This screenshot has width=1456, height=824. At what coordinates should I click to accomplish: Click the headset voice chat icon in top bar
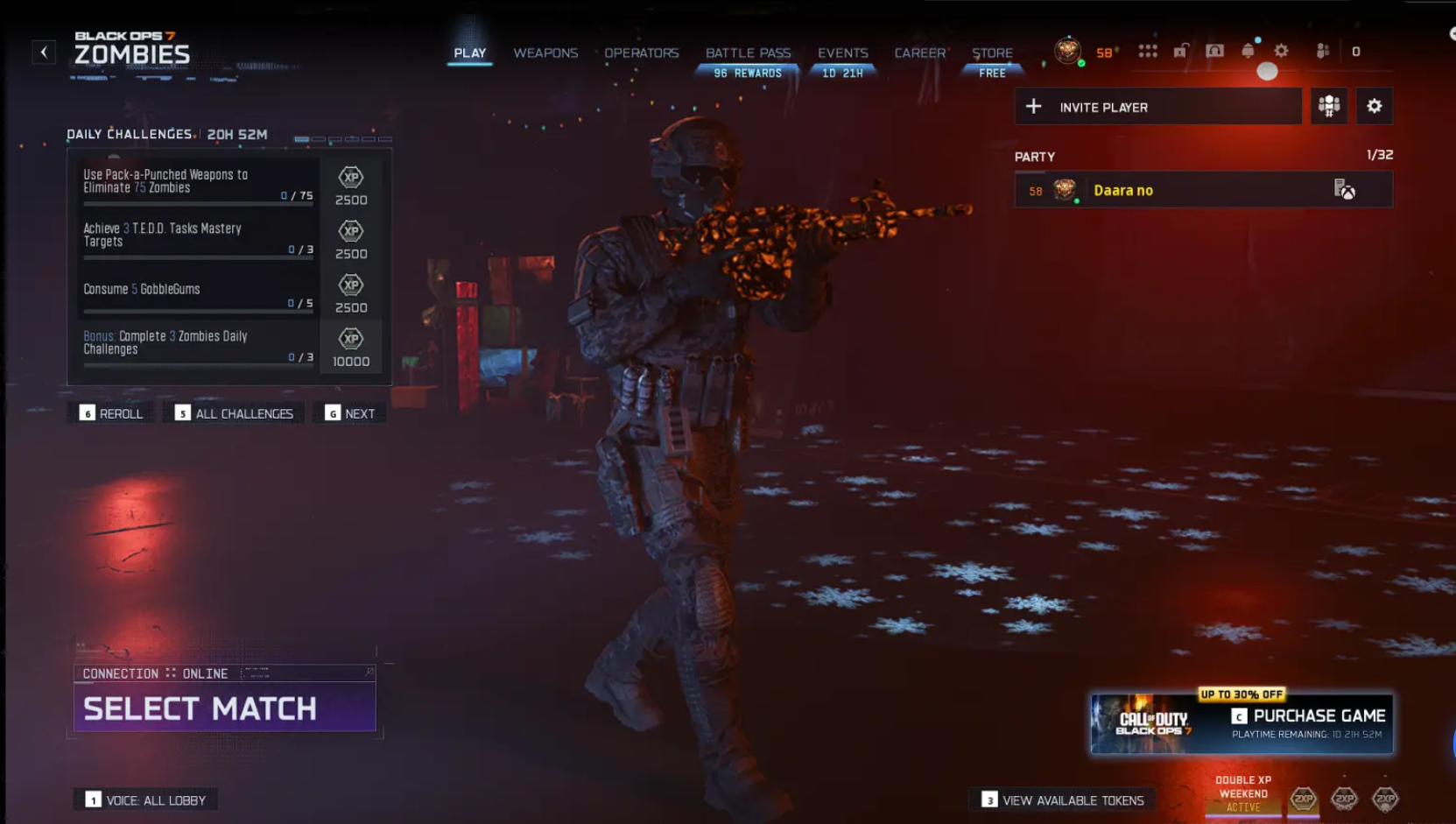[x=1213, y=51]
